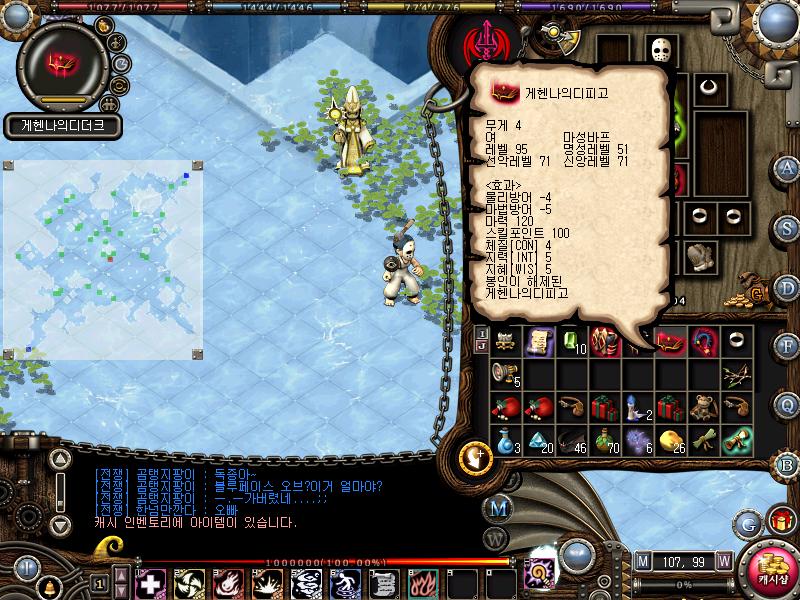
Task: Click the red gift box icon
Action: pyautogui.click(x=780, y=521)
